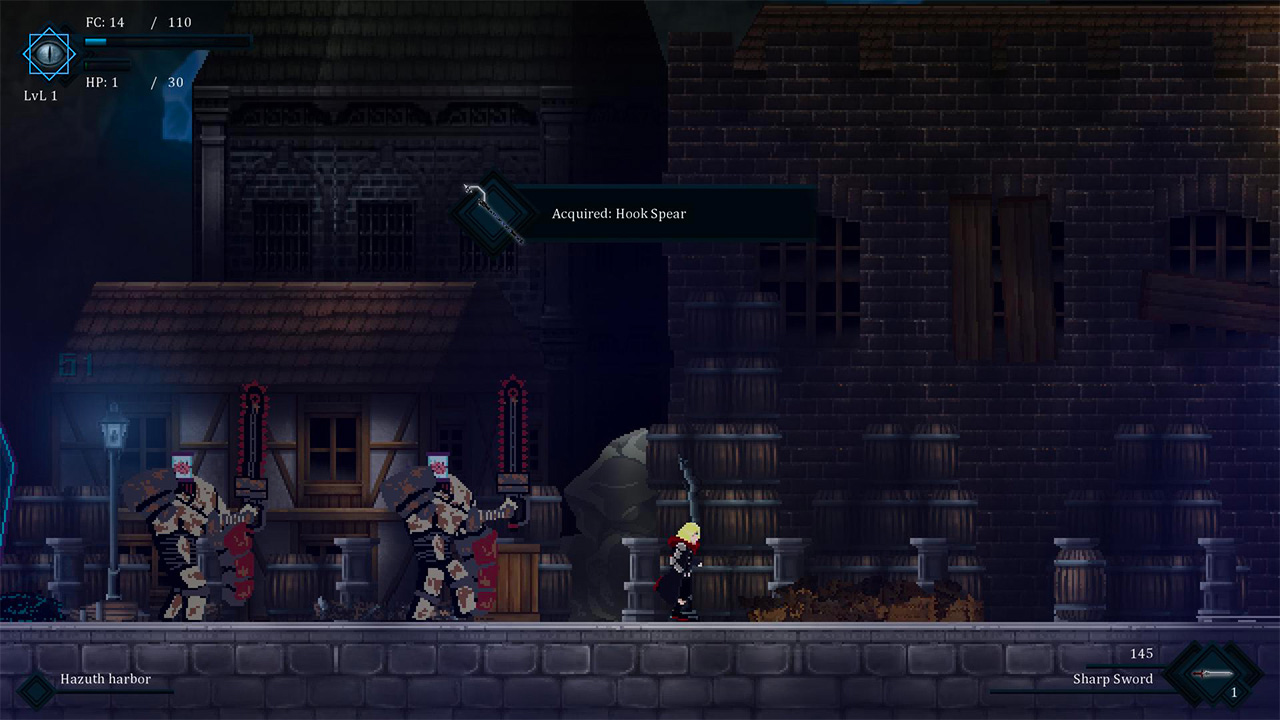Select the Hazuth harbor location label

click(106, 678)
